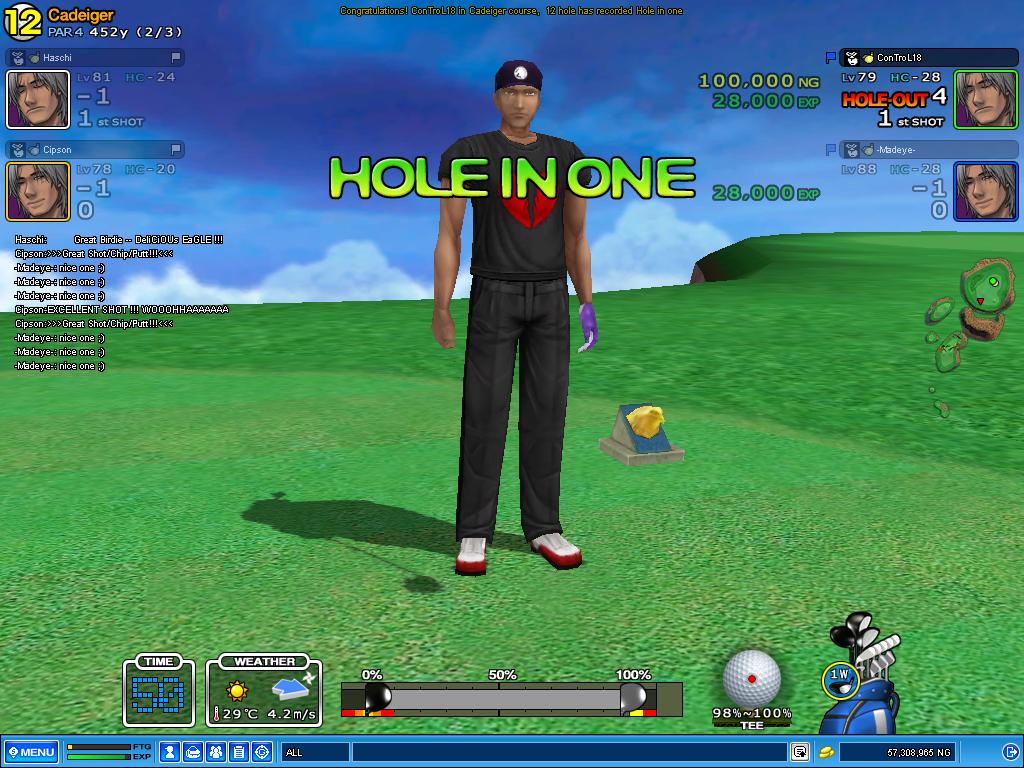Open the ALL chat channel selector
Viewport: 1024px width, 768px height.
point(315,752)
